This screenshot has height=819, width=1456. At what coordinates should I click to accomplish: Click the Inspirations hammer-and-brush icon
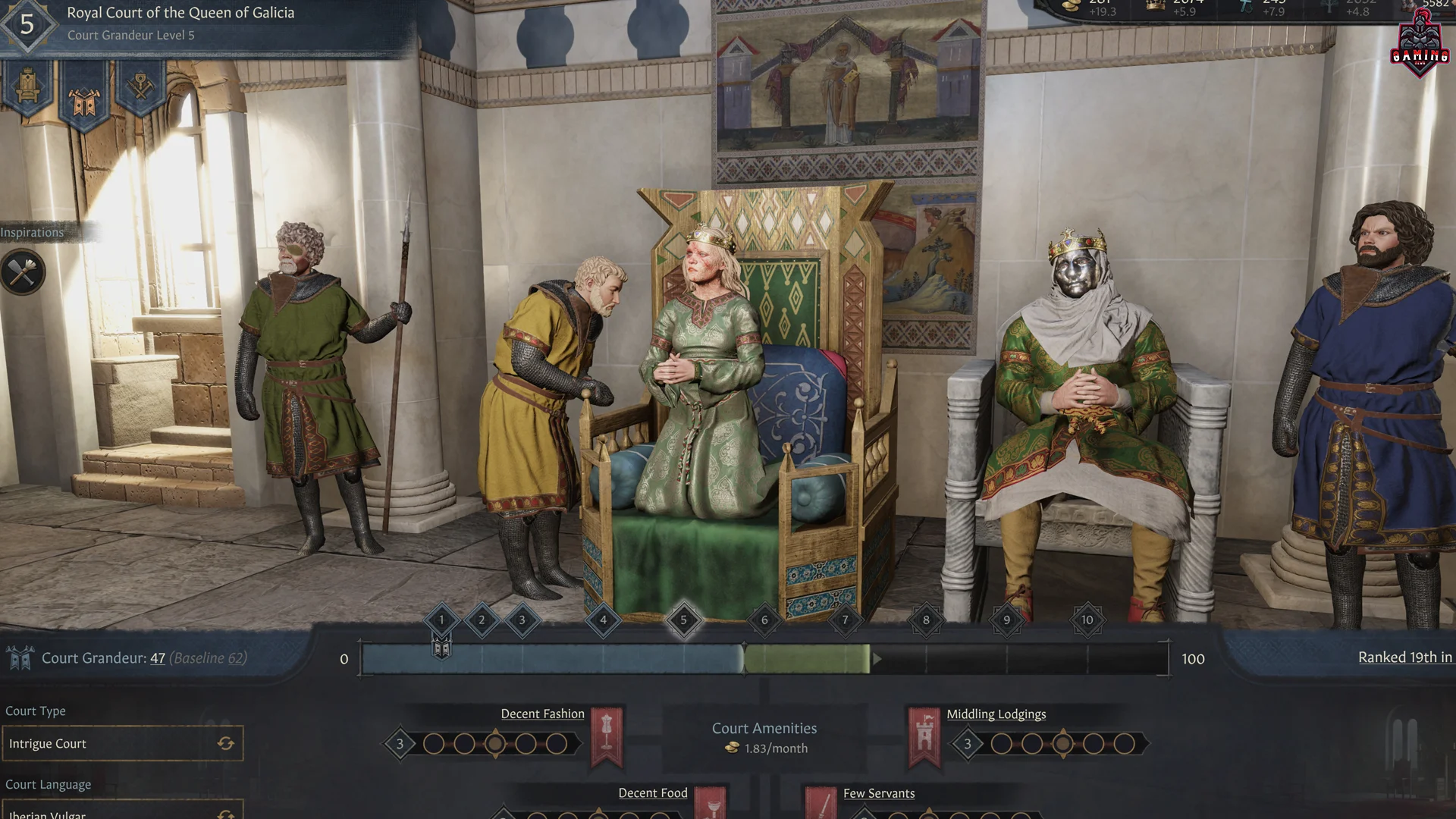point(23,271)
